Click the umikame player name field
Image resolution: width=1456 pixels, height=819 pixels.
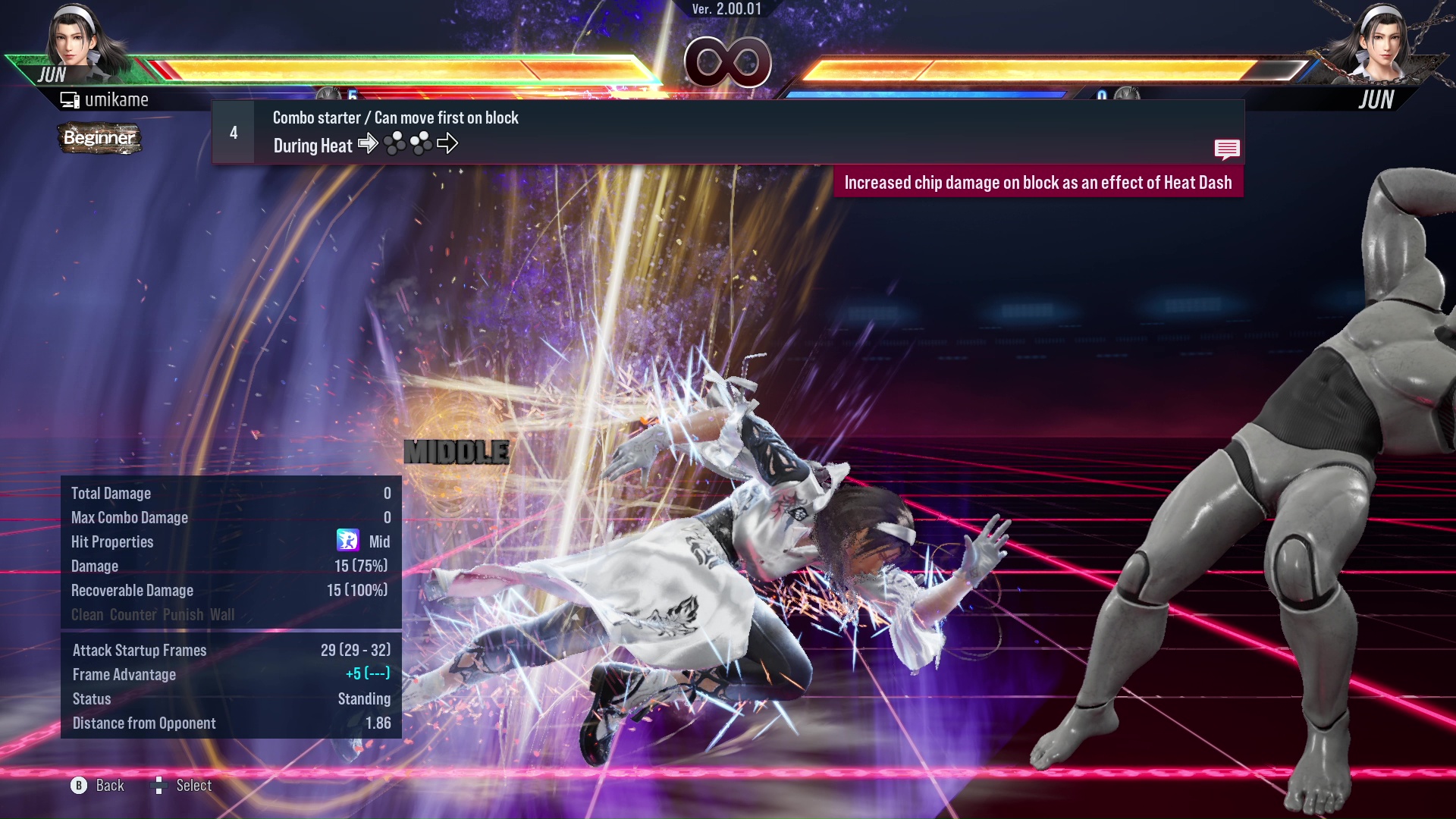[118, 99]
